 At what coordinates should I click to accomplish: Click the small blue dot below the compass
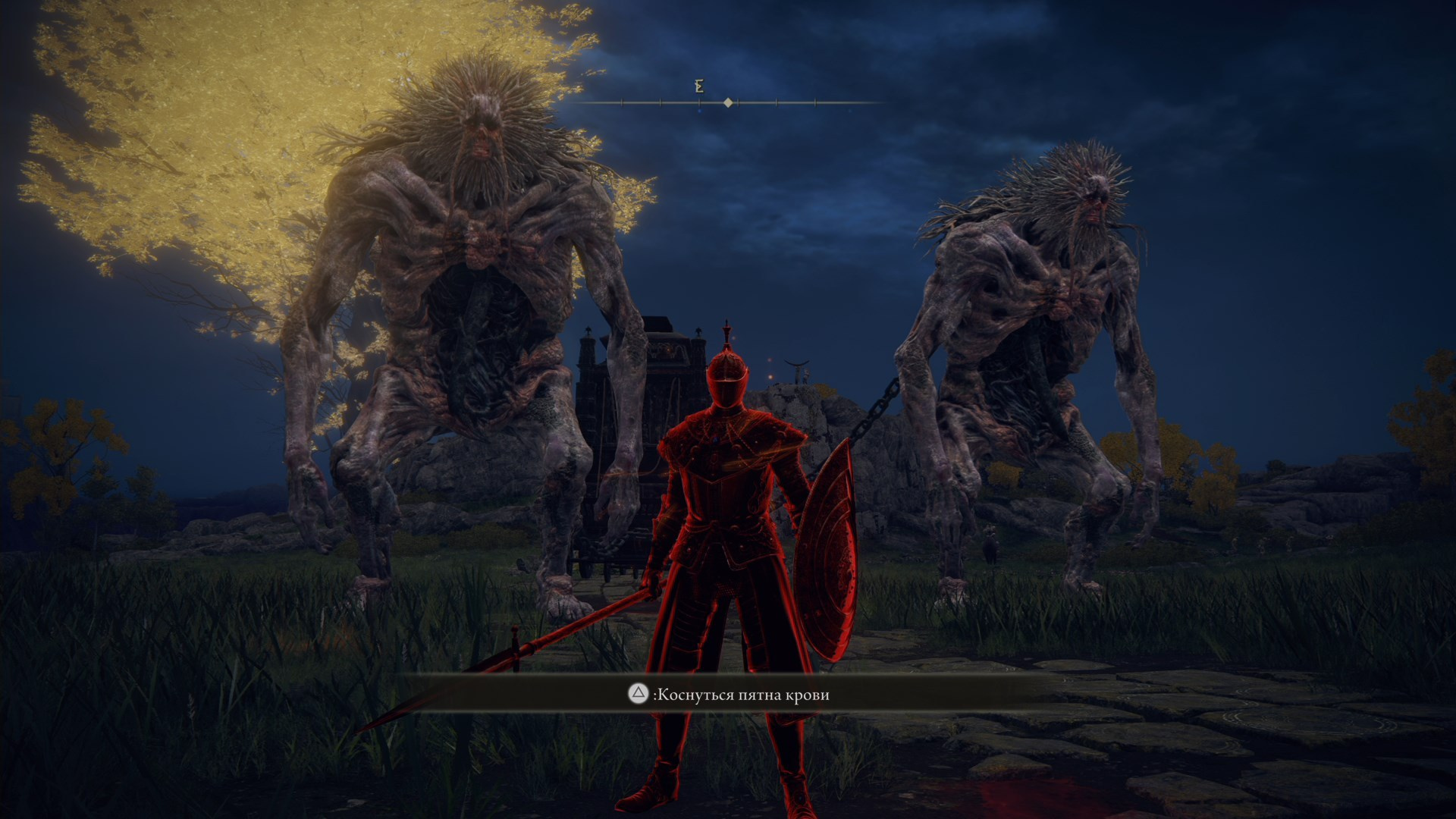(x=699, y=111)
